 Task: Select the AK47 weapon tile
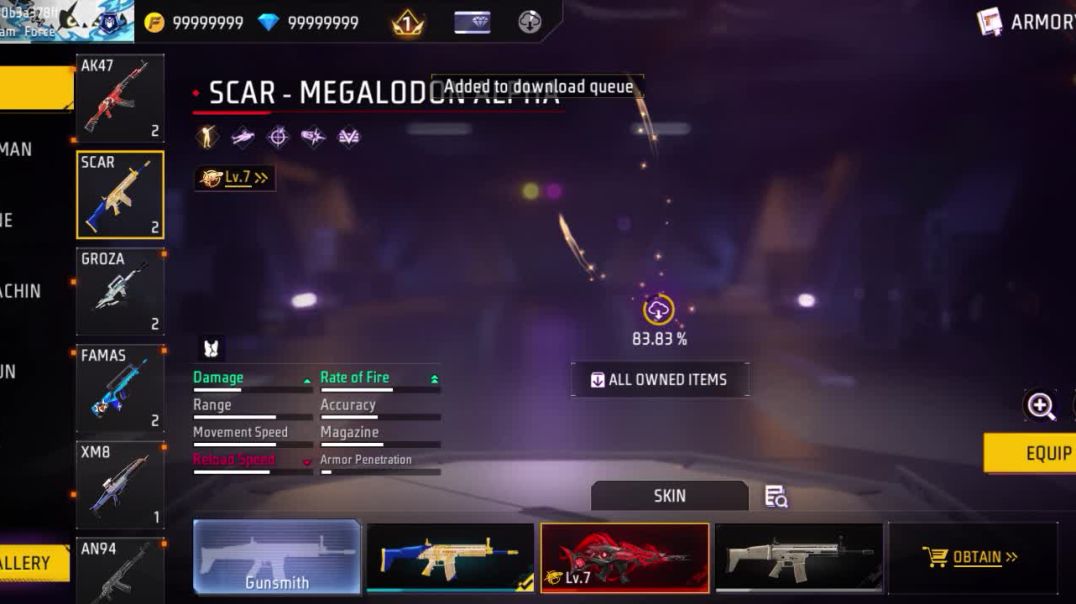point(119,98)
